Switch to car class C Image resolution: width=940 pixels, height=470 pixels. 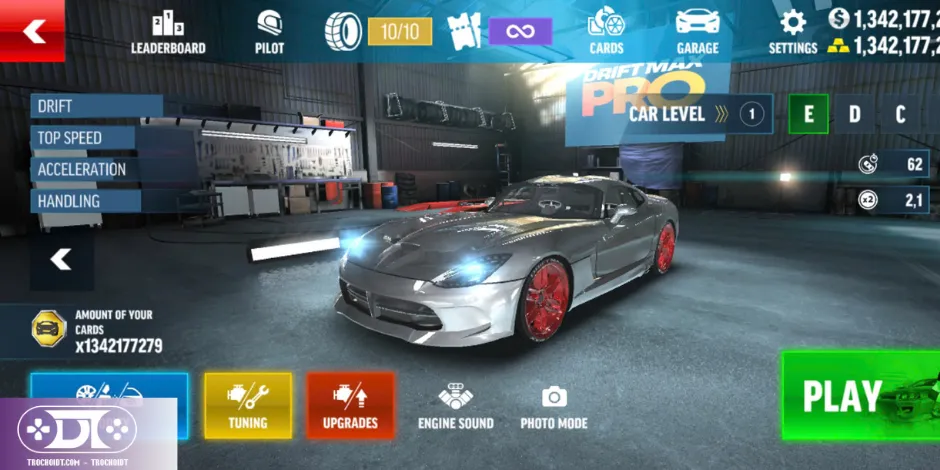pyautogui.click(x=900, y=114)
